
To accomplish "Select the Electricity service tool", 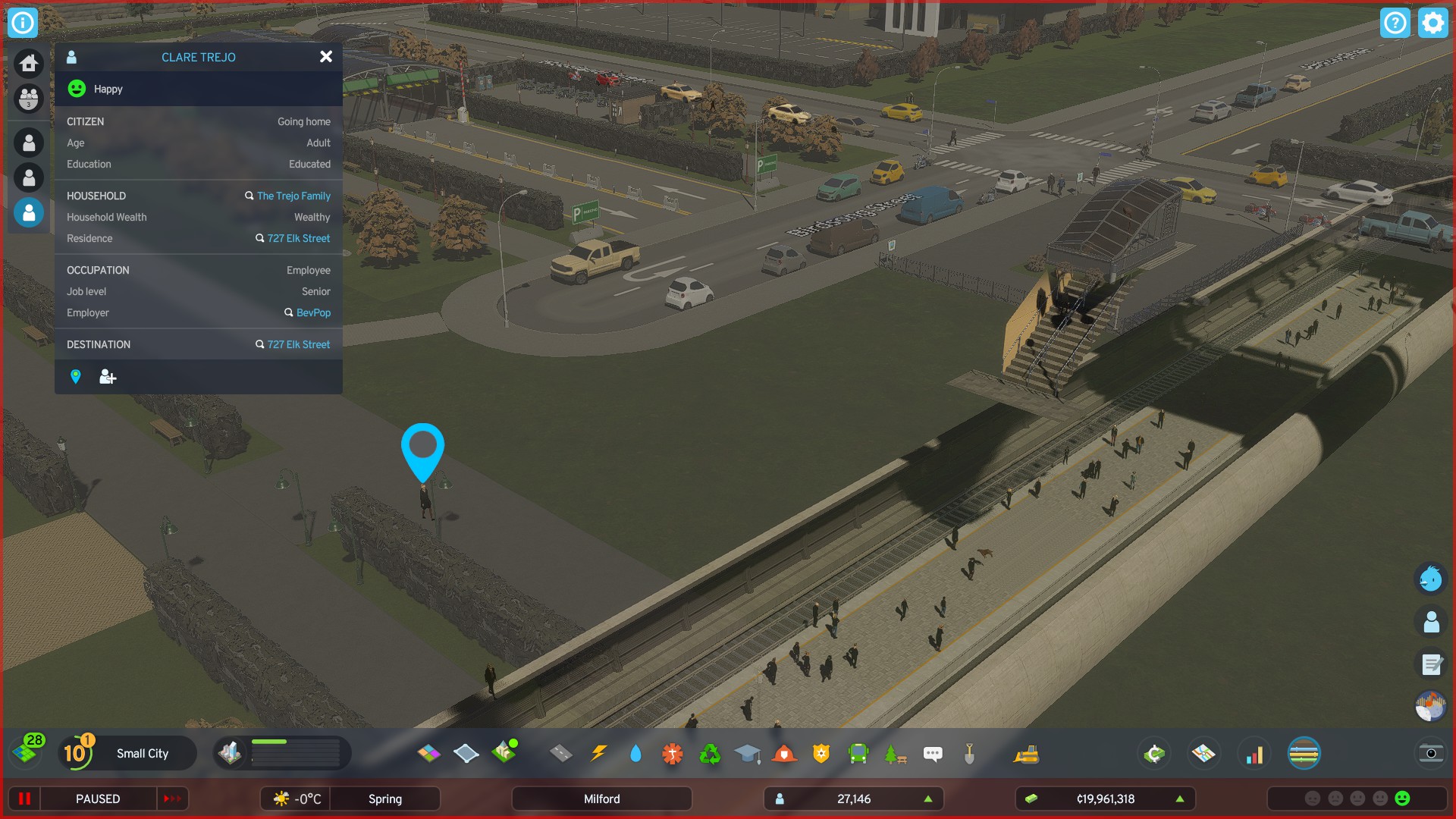I will [x=598, y=753].
